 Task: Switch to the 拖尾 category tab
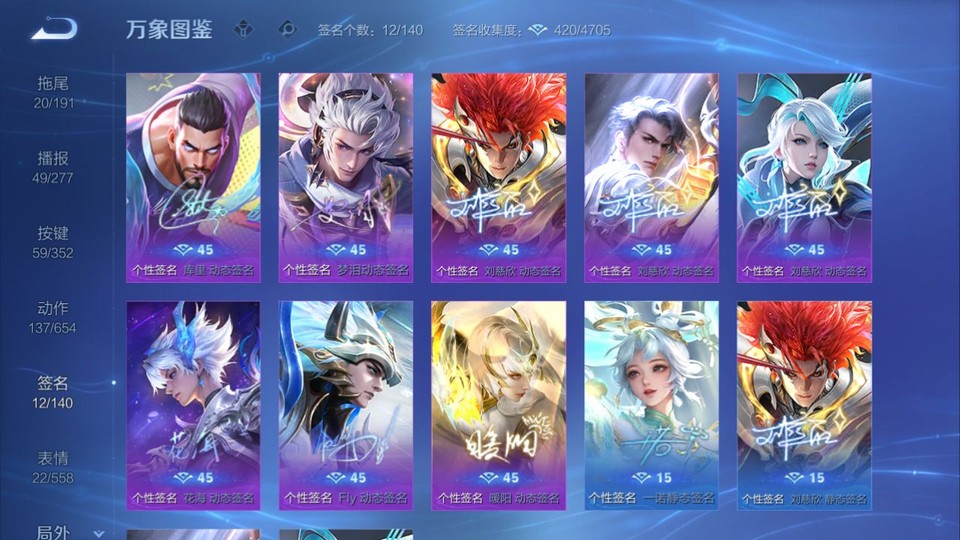tap(53, 92)
